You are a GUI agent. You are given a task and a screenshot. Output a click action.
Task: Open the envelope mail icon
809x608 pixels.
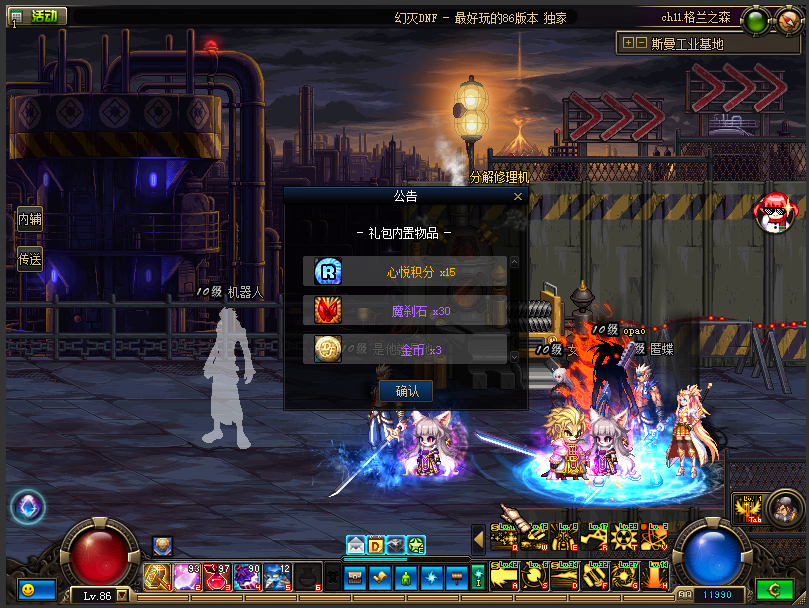(x=356, y=545)
